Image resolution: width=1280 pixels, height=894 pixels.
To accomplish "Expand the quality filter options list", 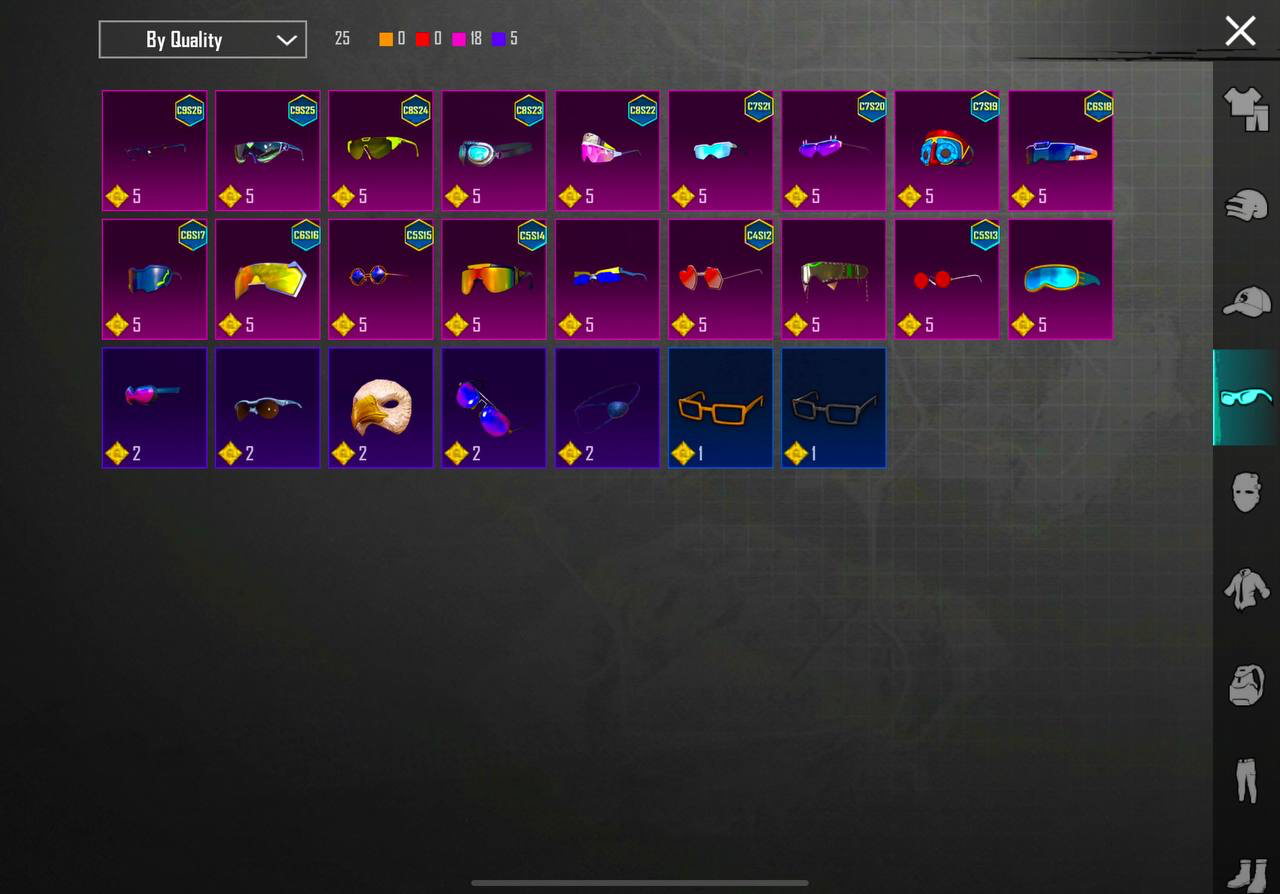I will coord(202,39).
